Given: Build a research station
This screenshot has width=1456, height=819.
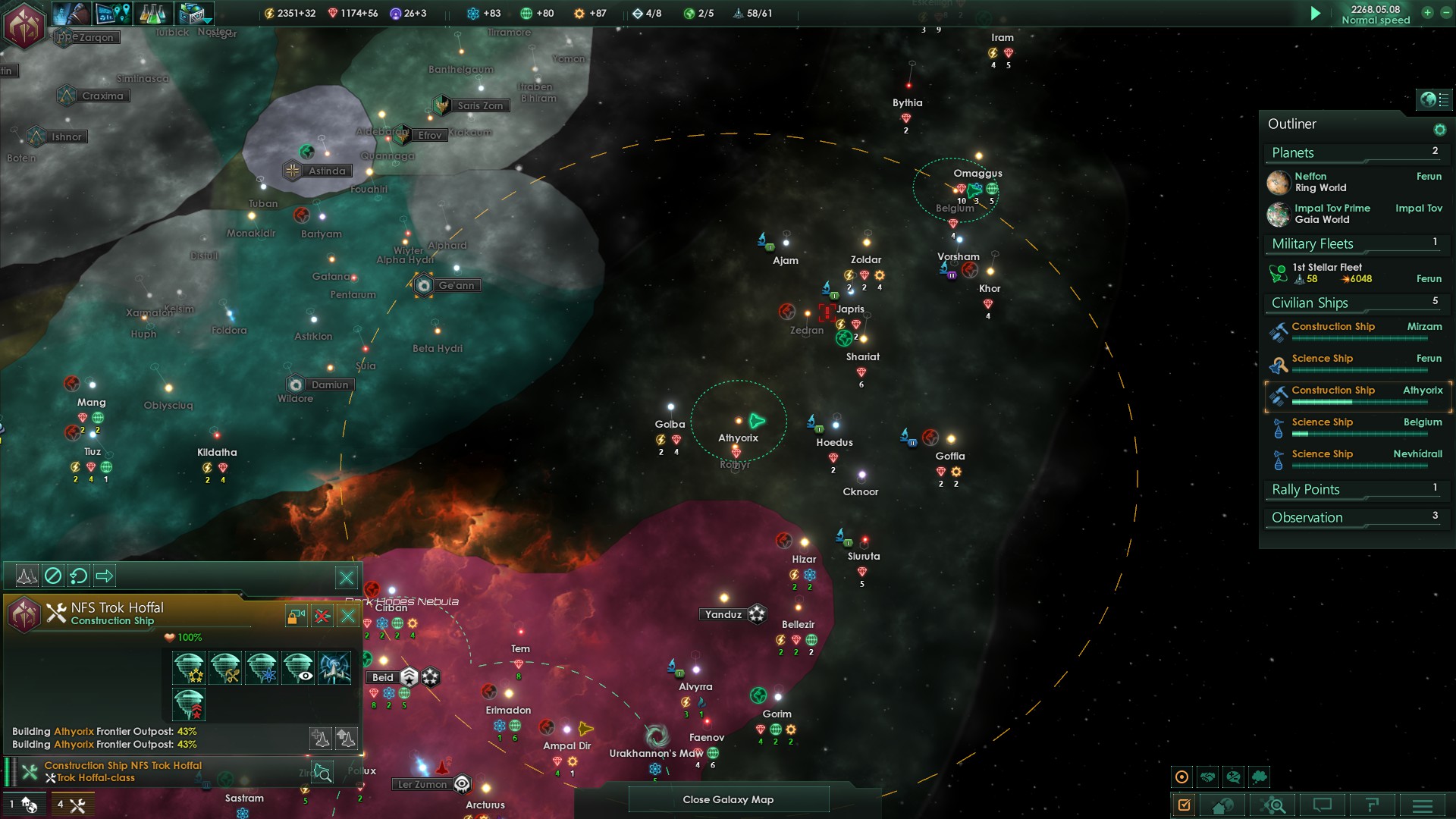Looking at the screenshot, I should [x=262, y=668].
